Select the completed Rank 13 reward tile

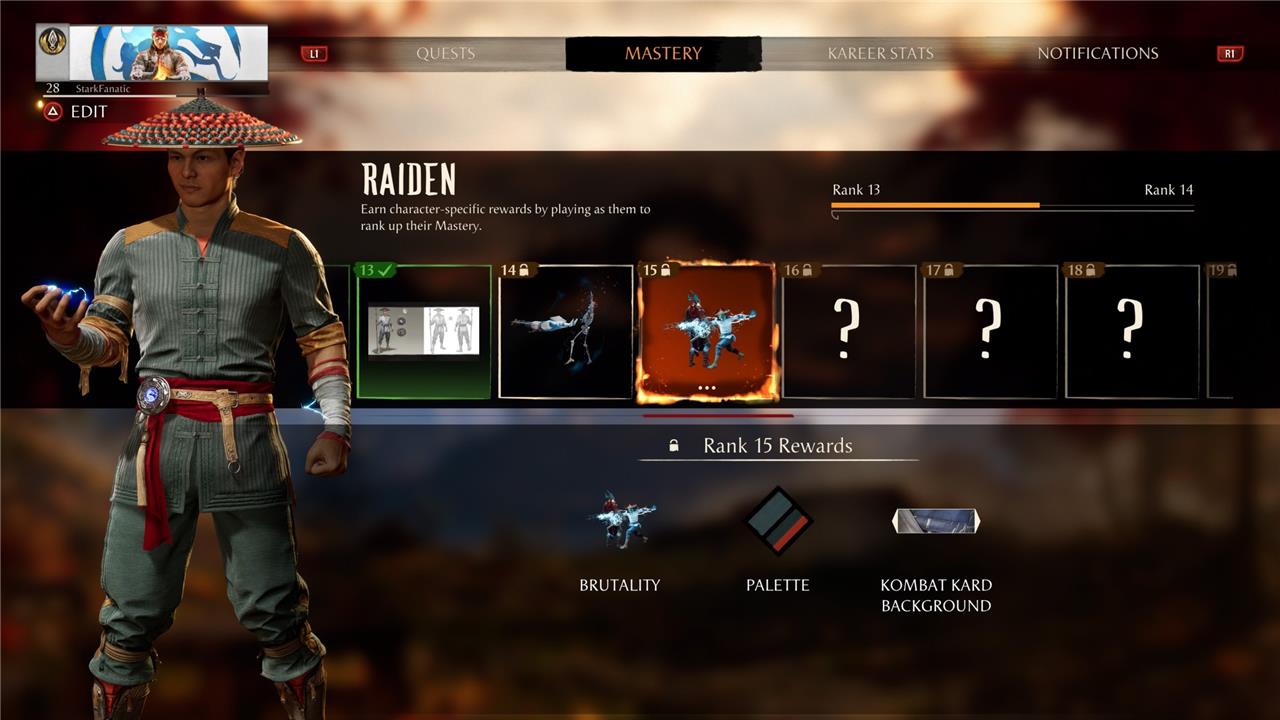click(x=424, y=332)
